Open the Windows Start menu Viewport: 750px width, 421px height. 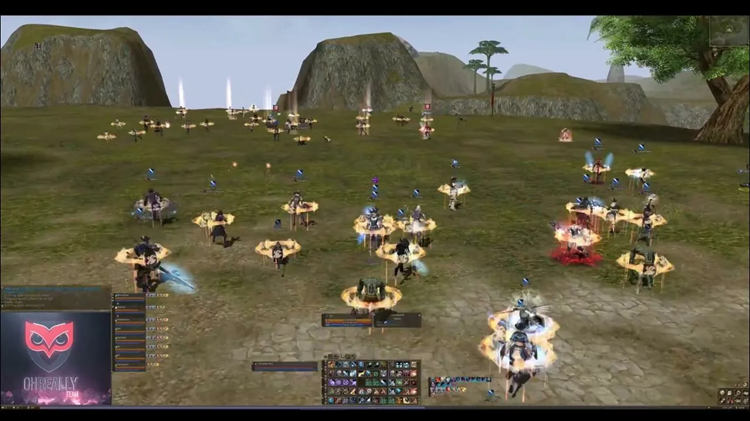(x=5, y=407)
